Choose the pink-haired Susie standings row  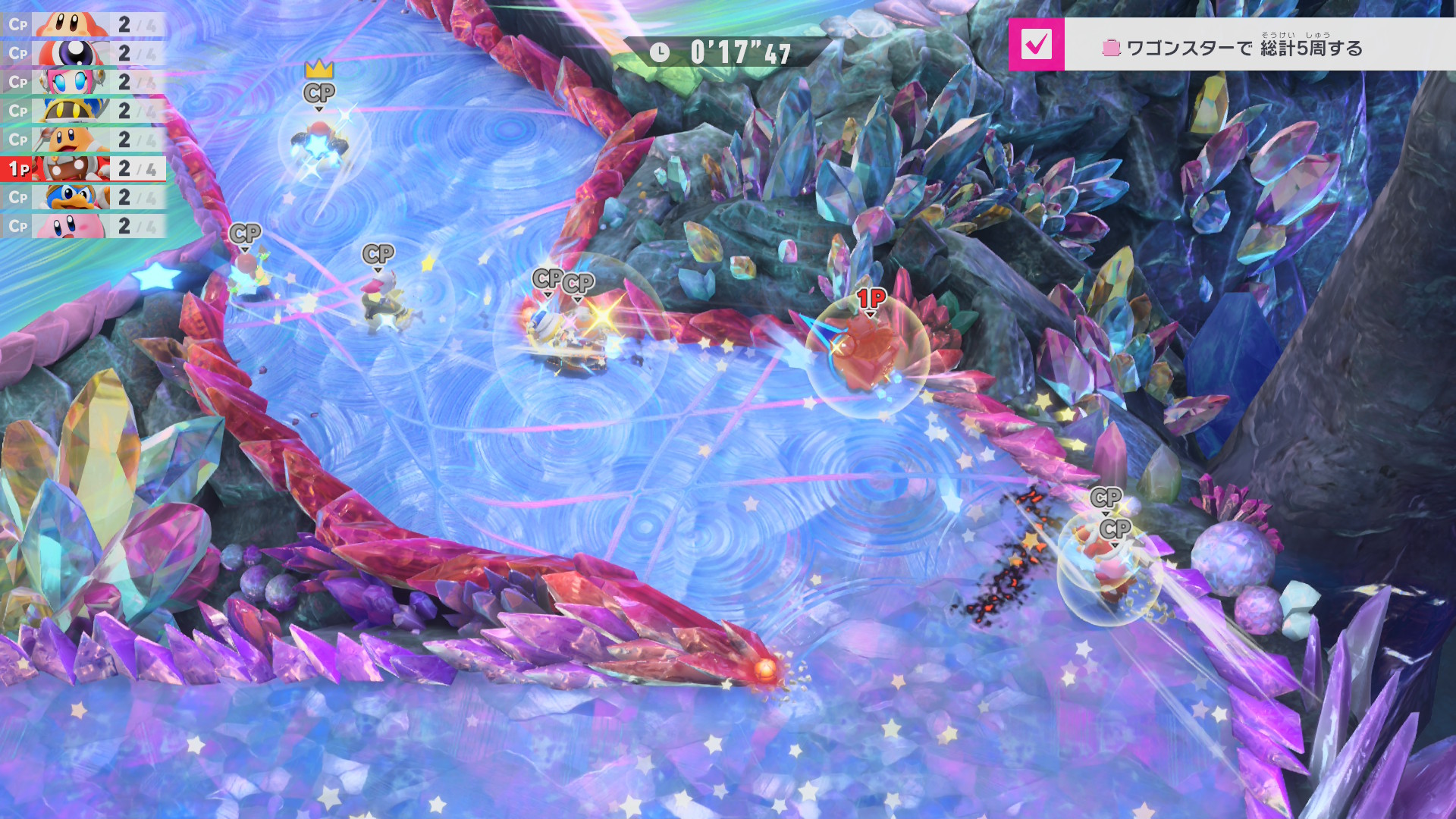point(83,82)
